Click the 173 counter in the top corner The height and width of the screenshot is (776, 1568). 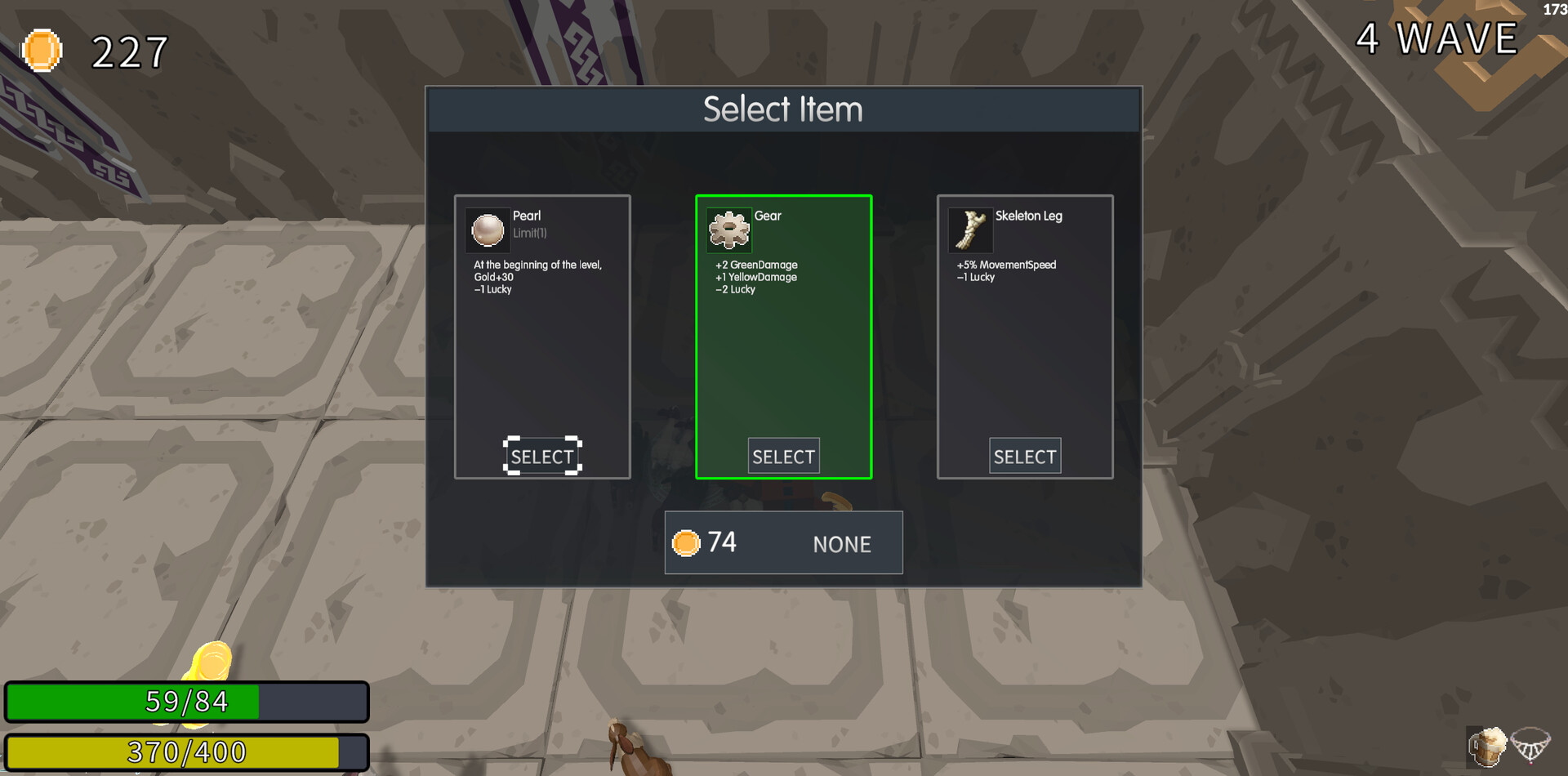coord(1554,9)
